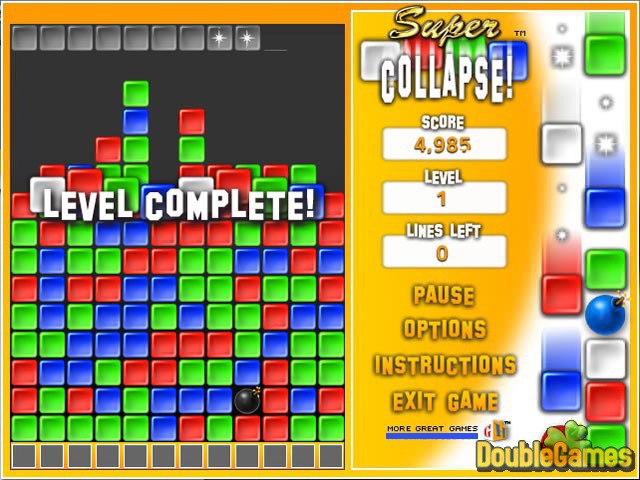Image resolution: width=640 pixels, height=480 pixels.
Task: Show the Instructions screen
Action: point(445,365)
